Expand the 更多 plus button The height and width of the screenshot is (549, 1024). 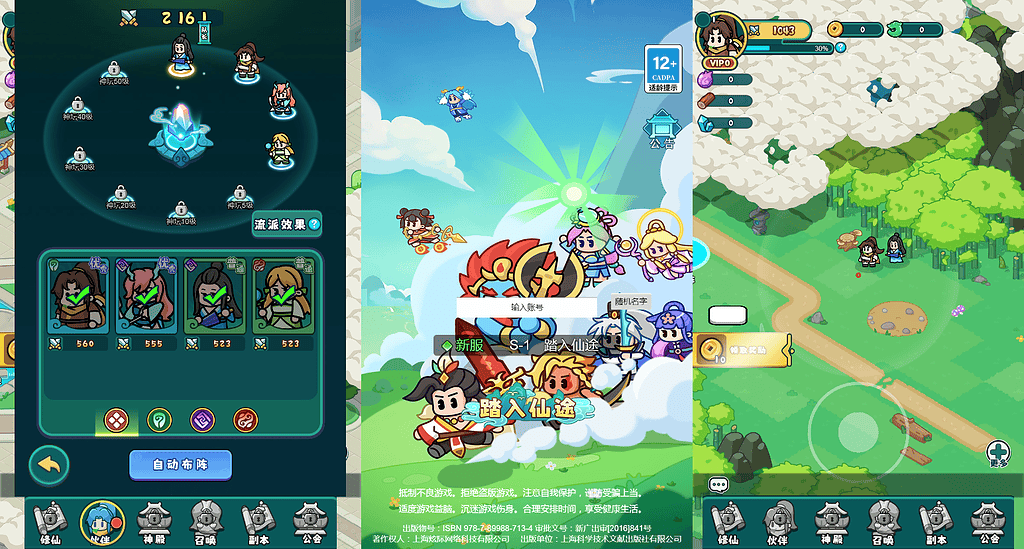point(997,453)
